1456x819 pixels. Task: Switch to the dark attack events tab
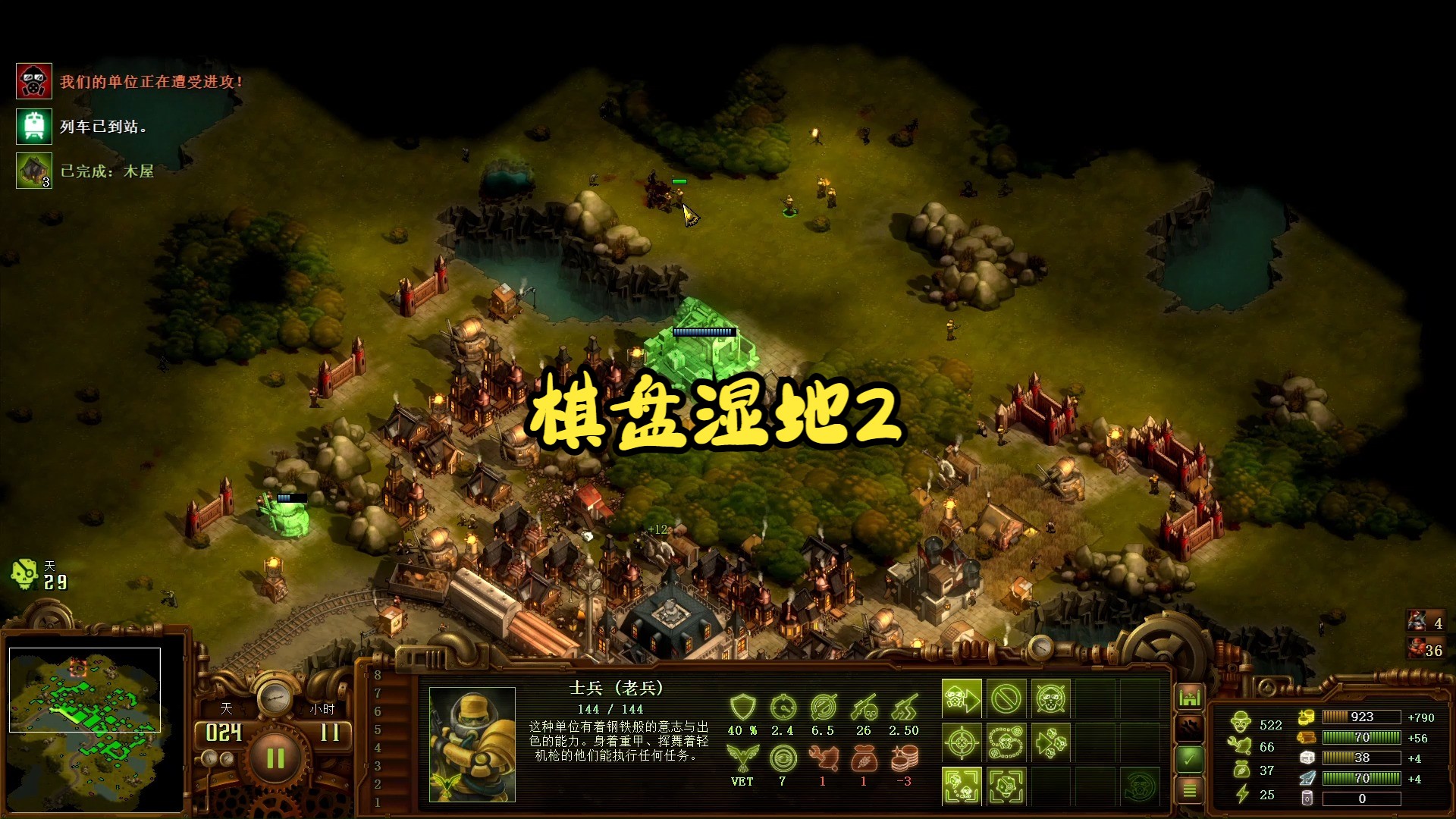[x=1191, y=727]
